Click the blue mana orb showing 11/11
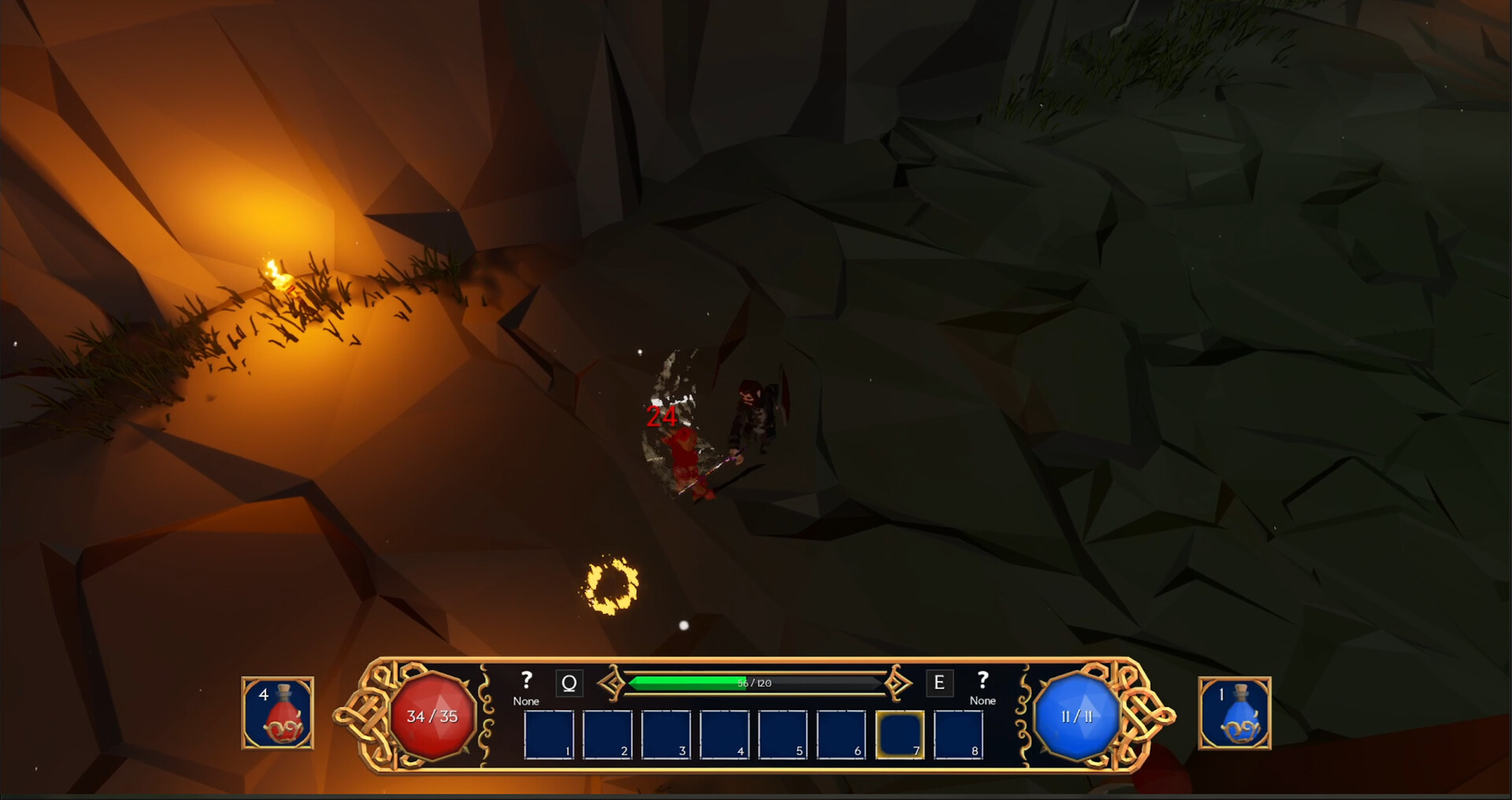The height and width of the screenshot is (800, 1512). click(x=1078, y=717)
